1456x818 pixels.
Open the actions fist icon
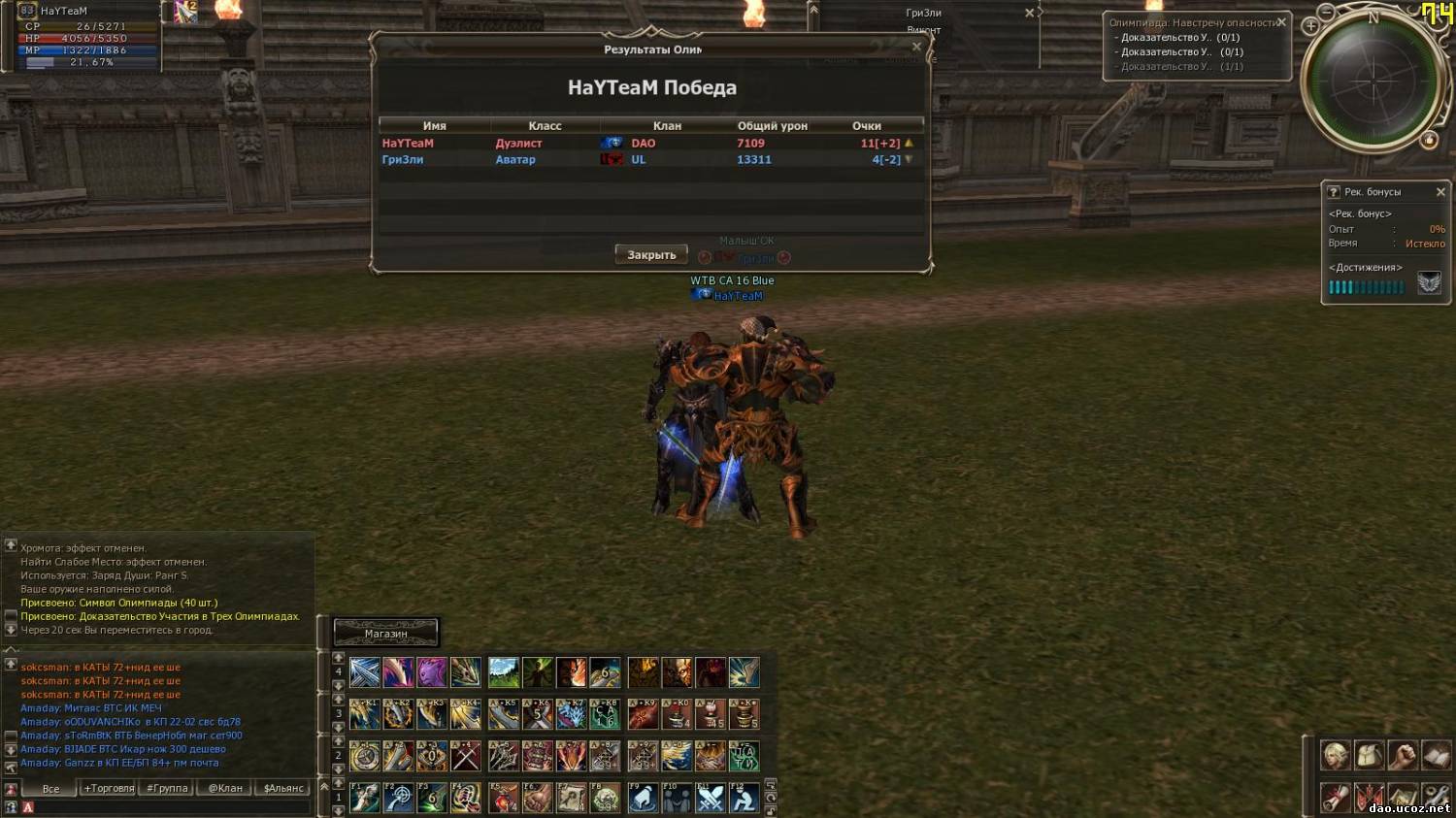pos(1403,755)
